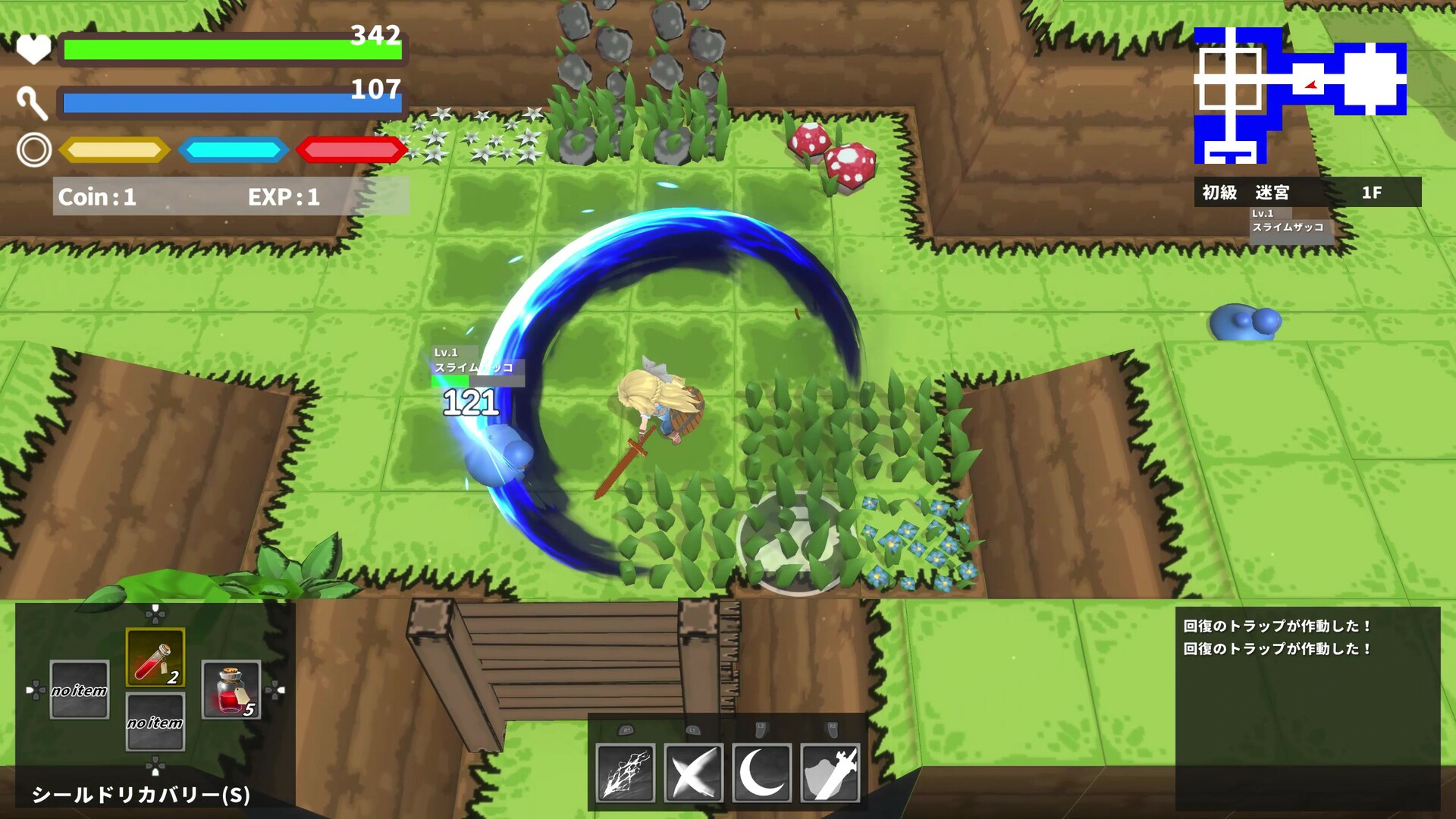The height and width of the screenshot is (819, 1456).
Task: Use the shield and sword skill on R2
Action: (829, 770)
